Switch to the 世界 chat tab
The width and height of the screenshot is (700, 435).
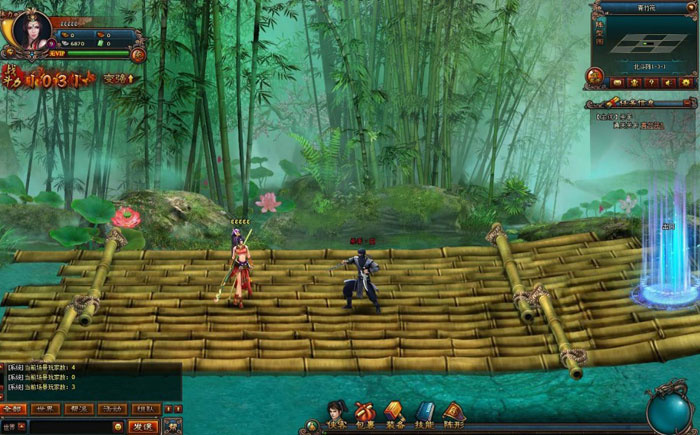click(x=45, y=409)
